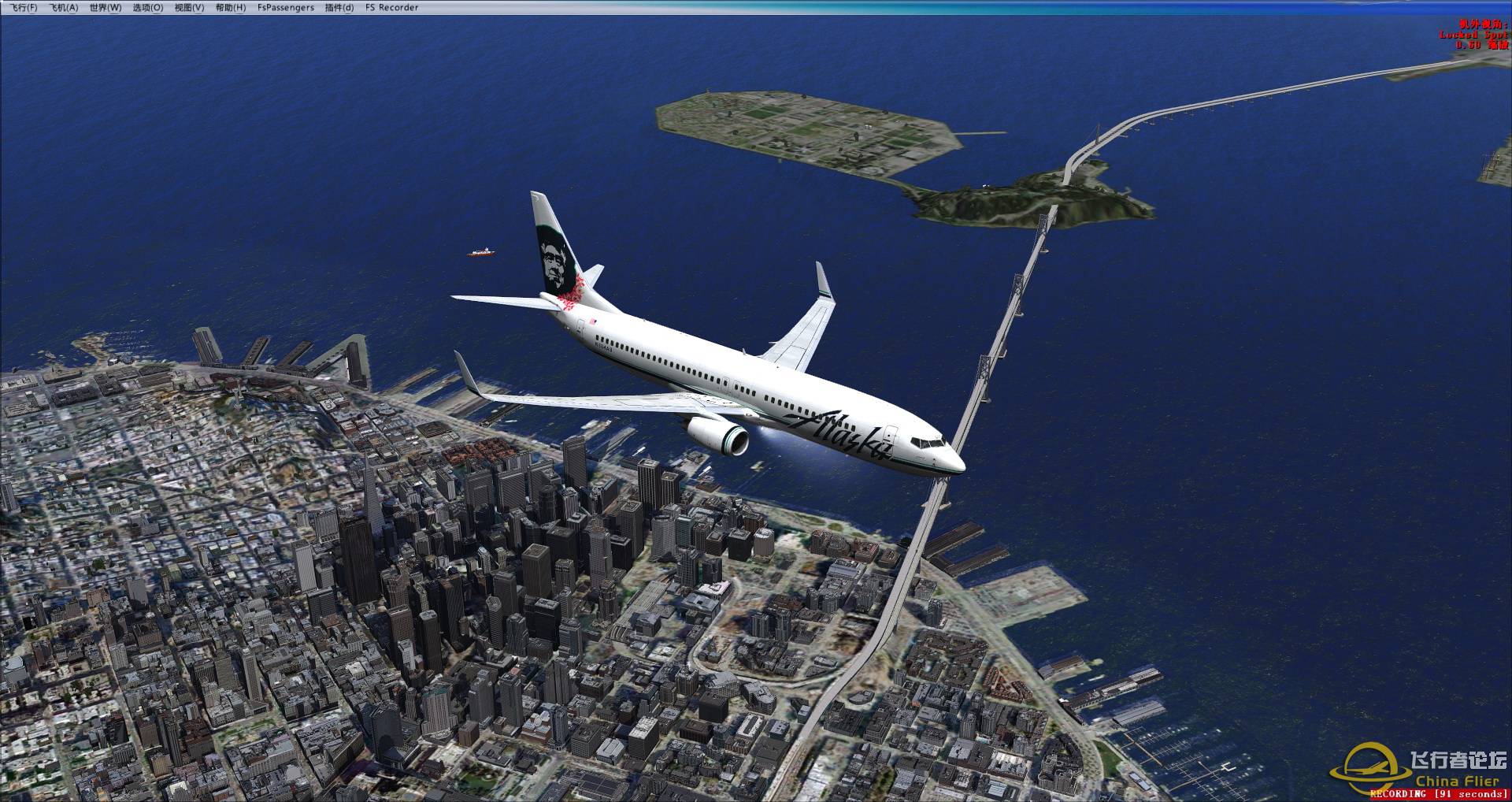Open the 帮助(H) Help menu
1512x802 pixels.
pyautogui.click(x=231, y=8)
